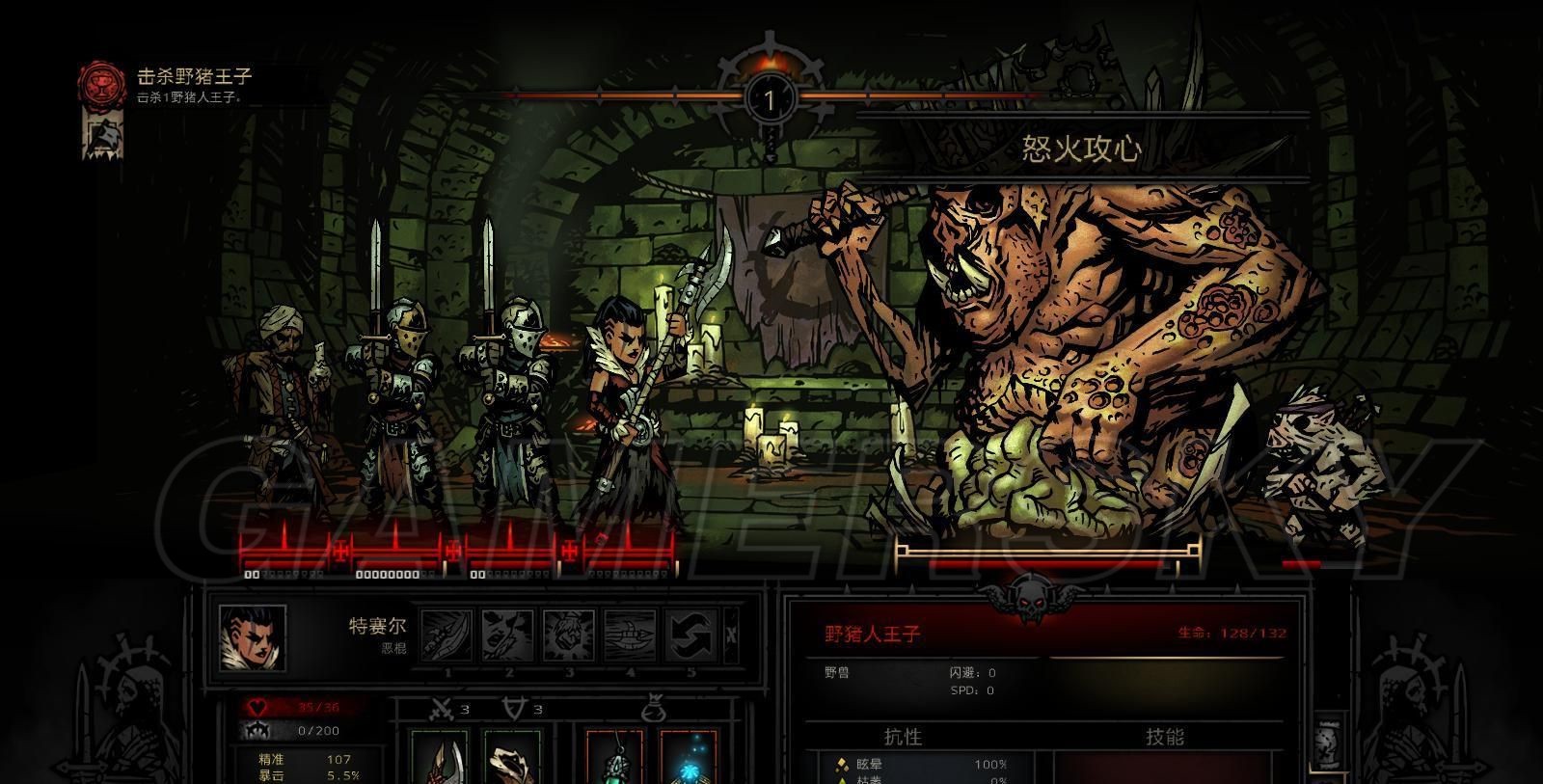This screenshot has width=1543, height=784.
Task: Pass the turn with the X button
Action: click(731, 635)
